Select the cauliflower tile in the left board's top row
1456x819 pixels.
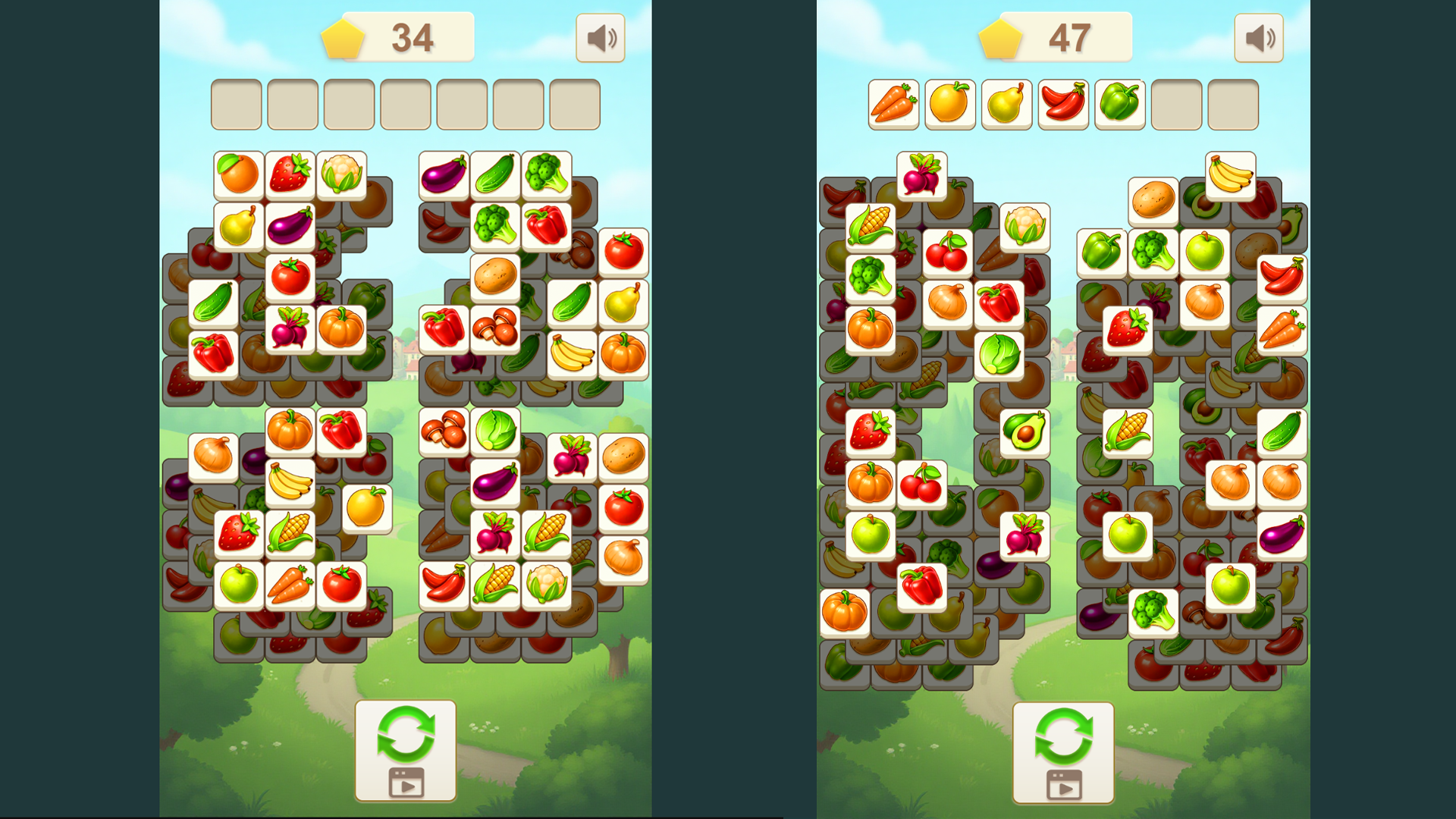(342, 173)
